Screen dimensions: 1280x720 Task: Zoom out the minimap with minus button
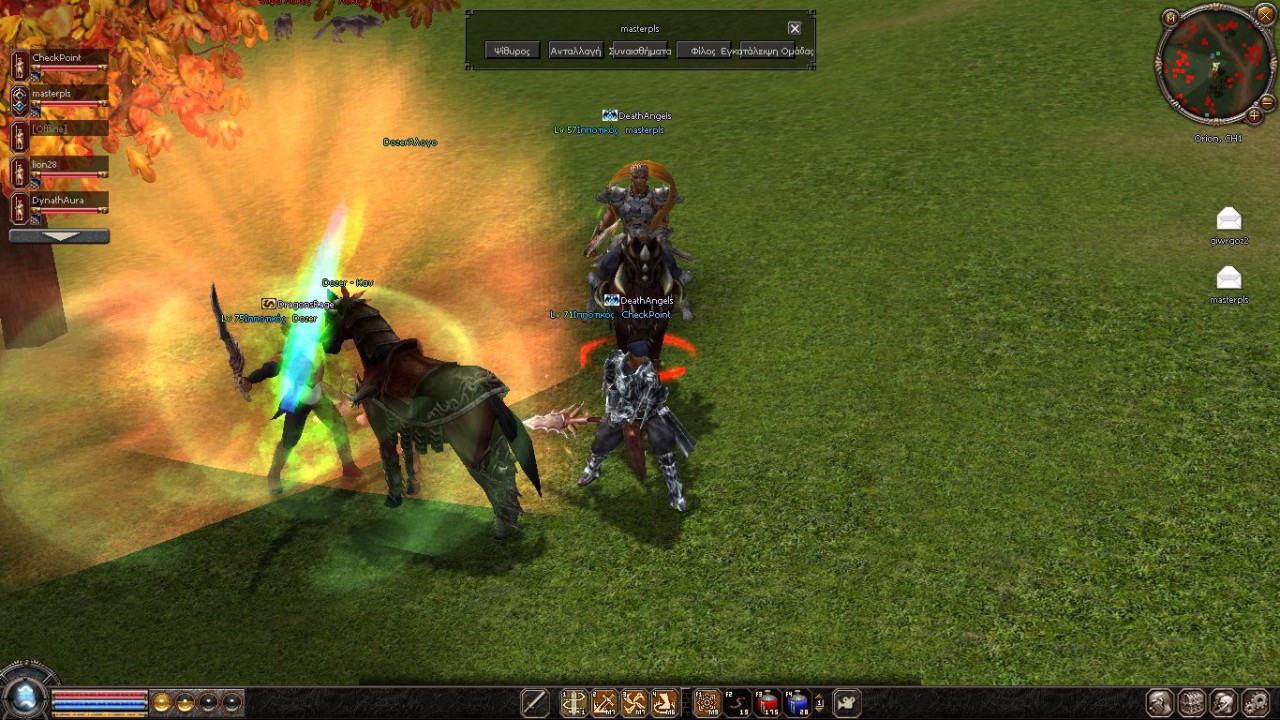click(1267, 102)
